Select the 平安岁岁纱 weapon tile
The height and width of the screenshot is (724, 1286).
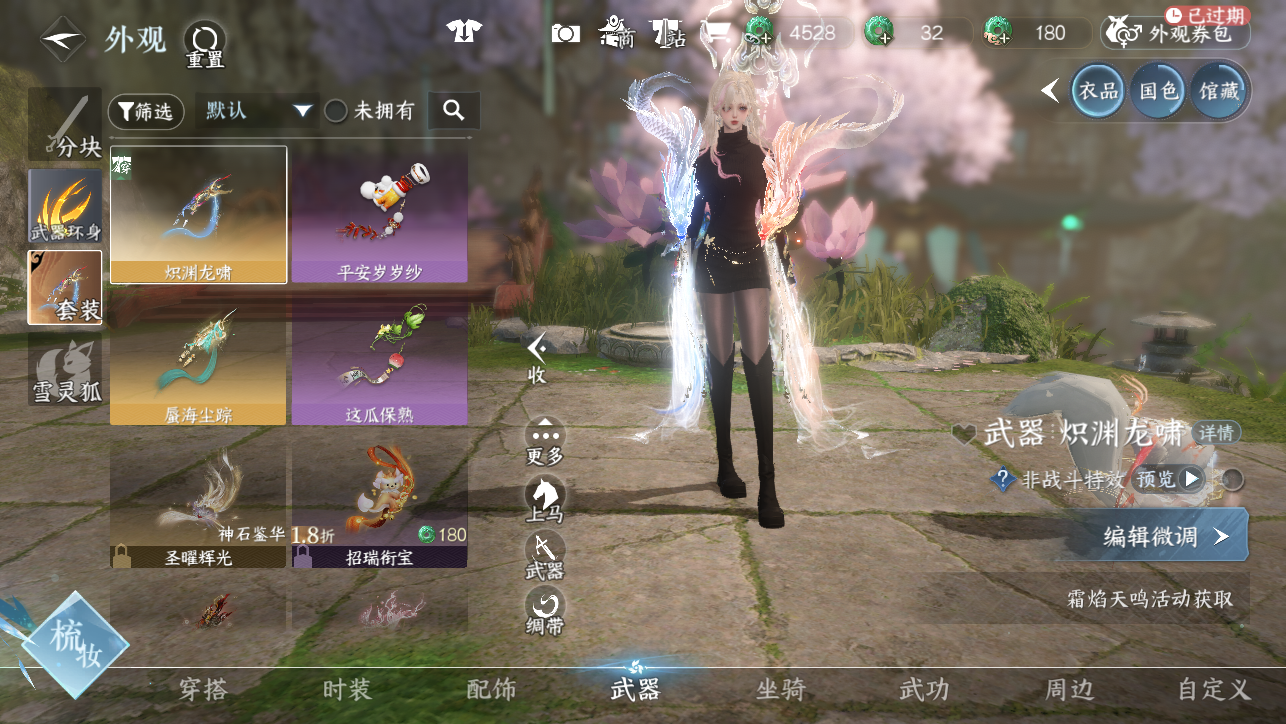click(379, 215)
